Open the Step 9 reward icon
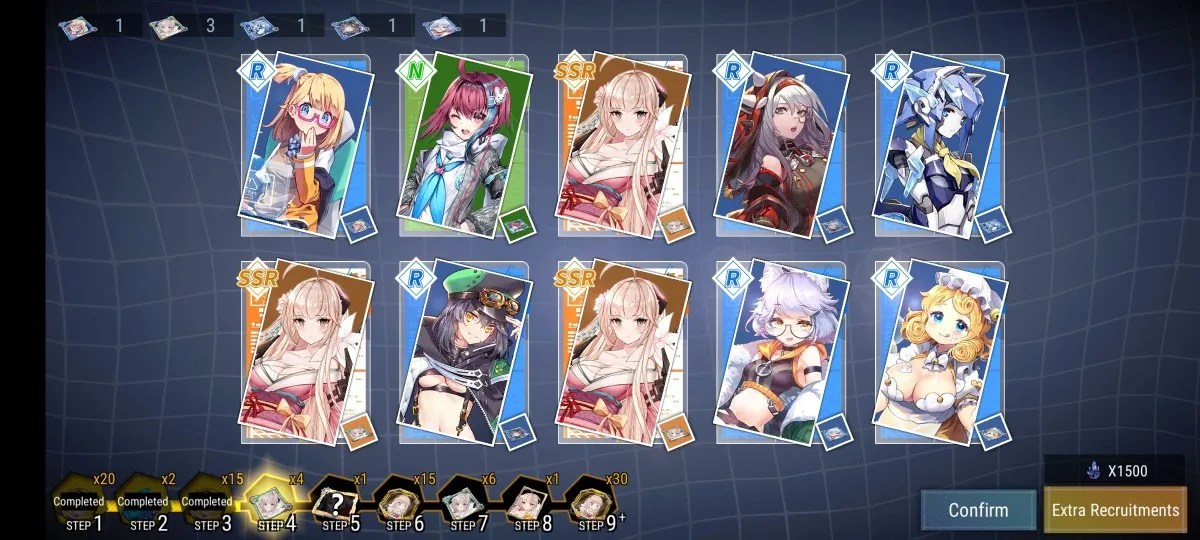The height and width of the screenshot is (540, 1200). click(x=591, y=503)
